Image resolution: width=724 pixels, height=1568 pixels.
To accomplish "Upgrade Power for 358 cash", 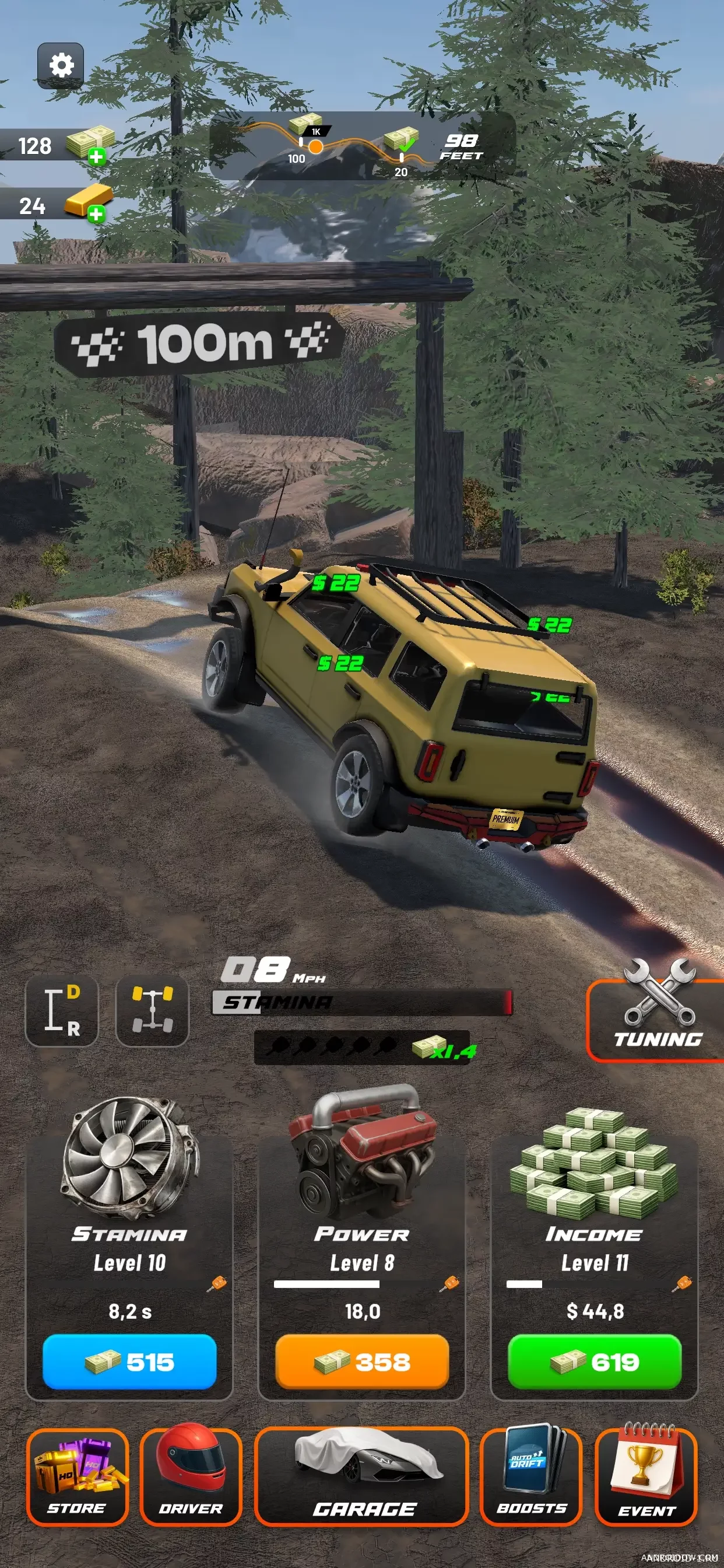I will pos(362,1361).
